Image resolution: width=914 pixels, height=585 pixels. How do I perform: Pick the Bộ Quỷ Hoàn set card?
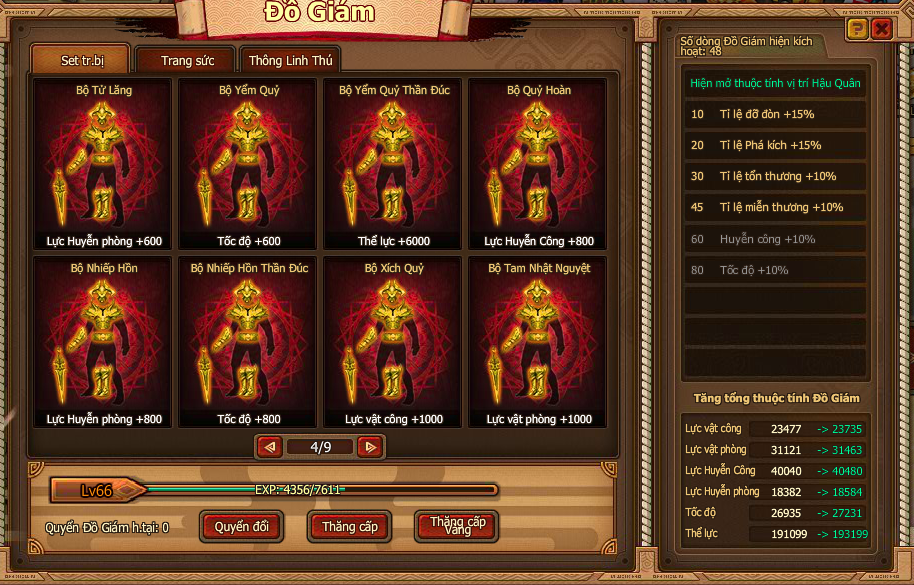click(538, 164)
